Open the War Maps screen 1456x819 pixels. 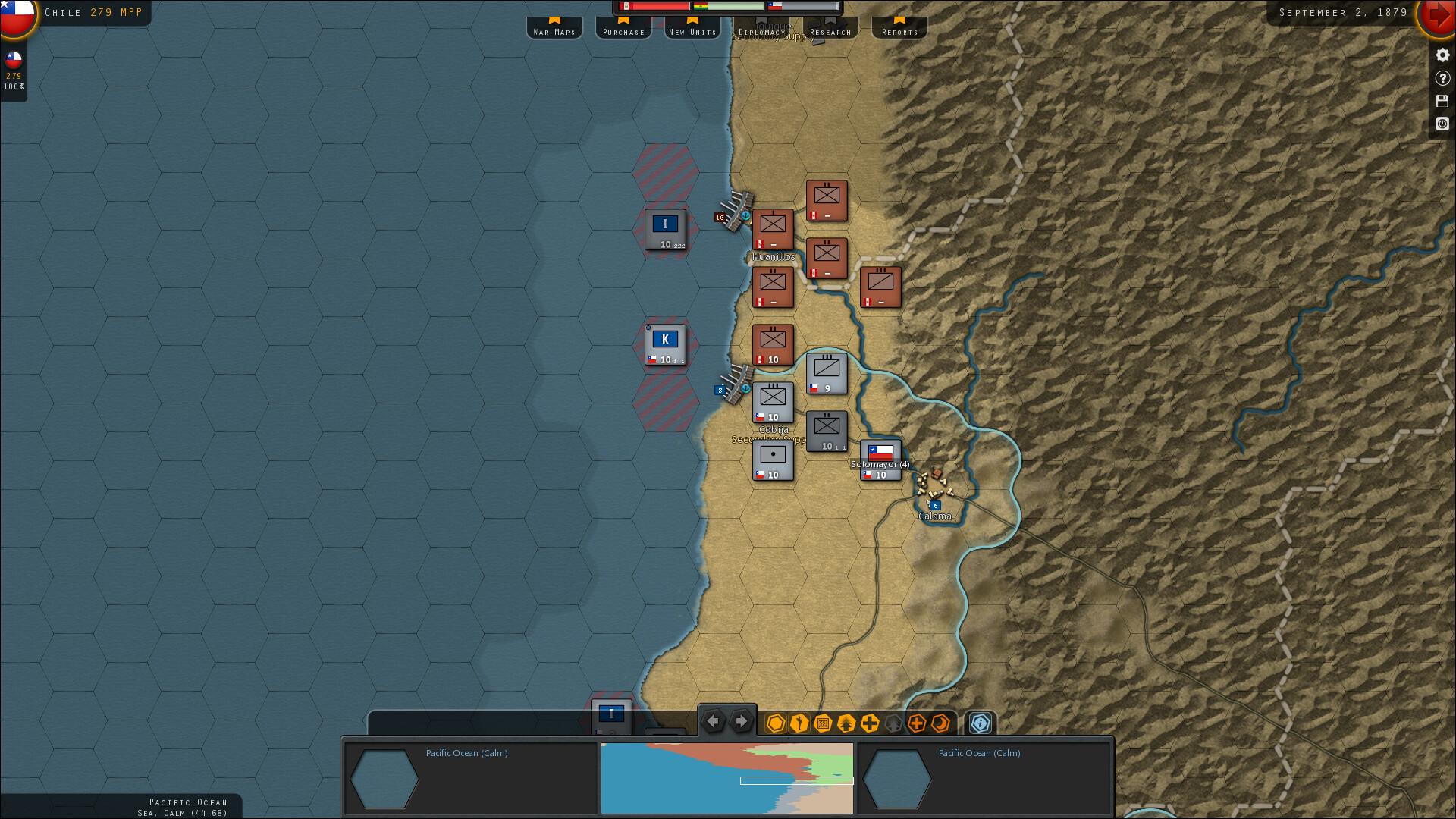(554, 31)
